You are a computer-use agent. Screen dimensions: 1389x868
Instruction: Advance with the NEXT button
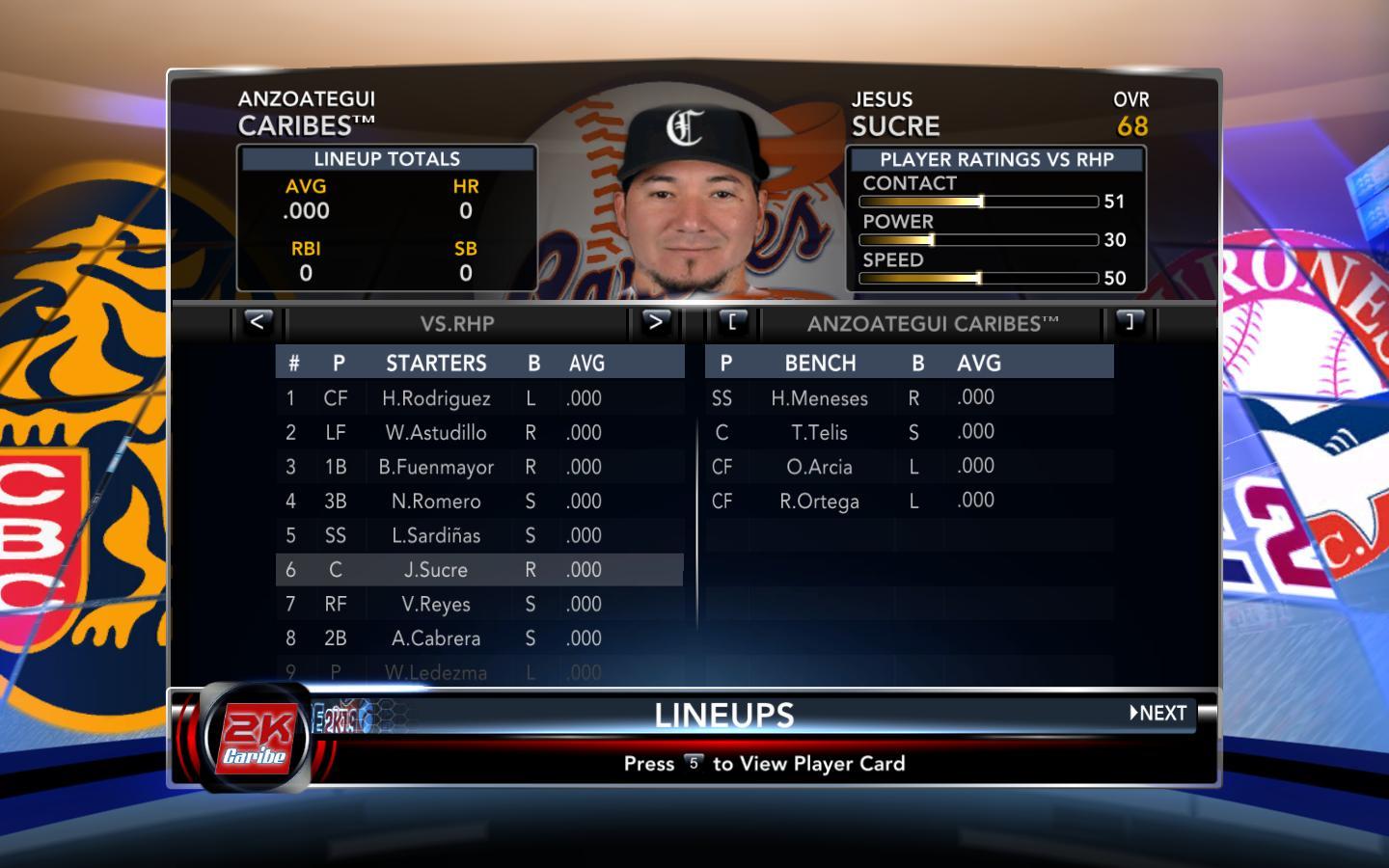(x=1158, y=714)
